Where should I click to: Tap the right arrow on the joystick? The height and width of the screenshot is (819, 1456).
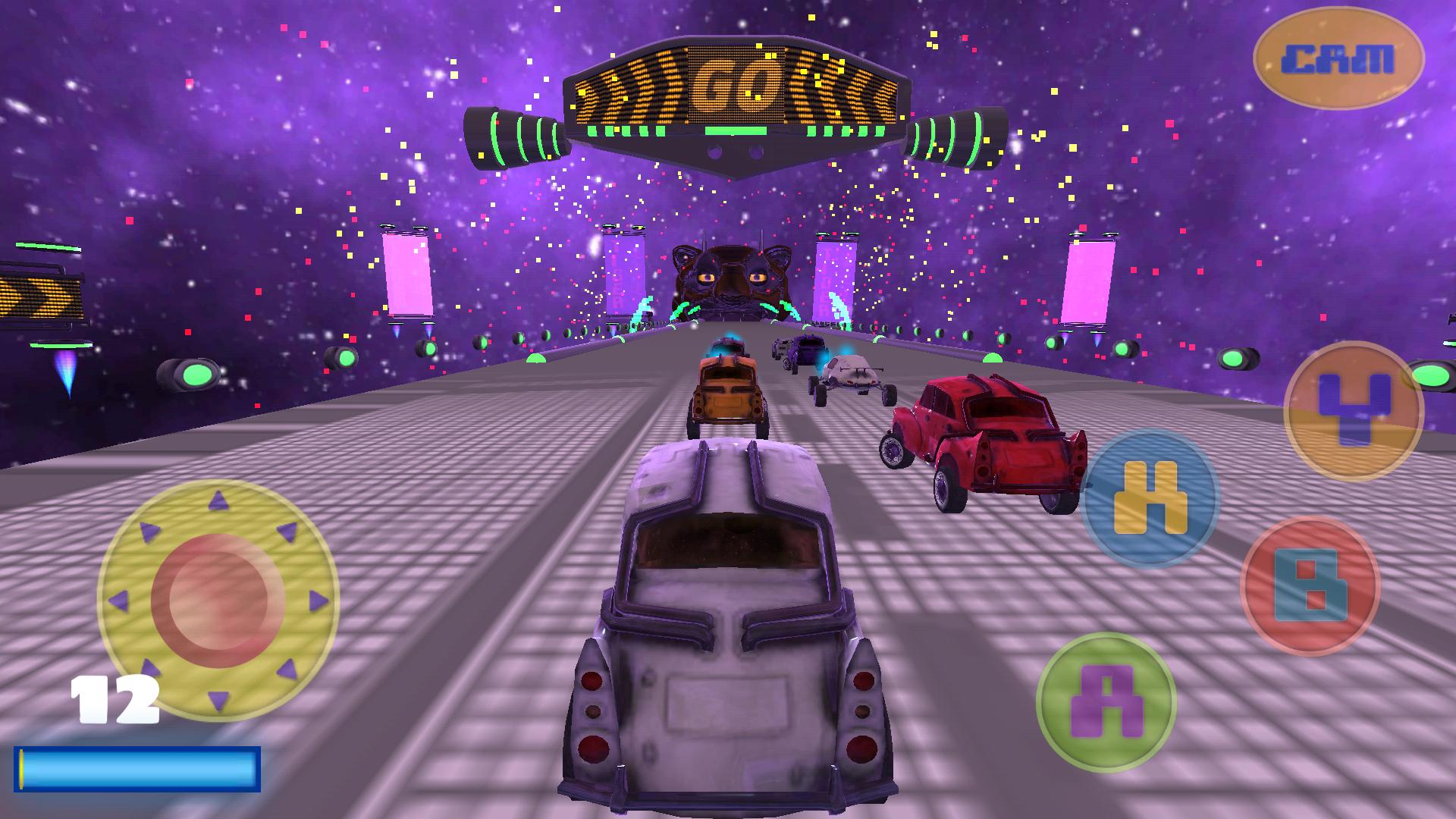click(x=317, y=601)
